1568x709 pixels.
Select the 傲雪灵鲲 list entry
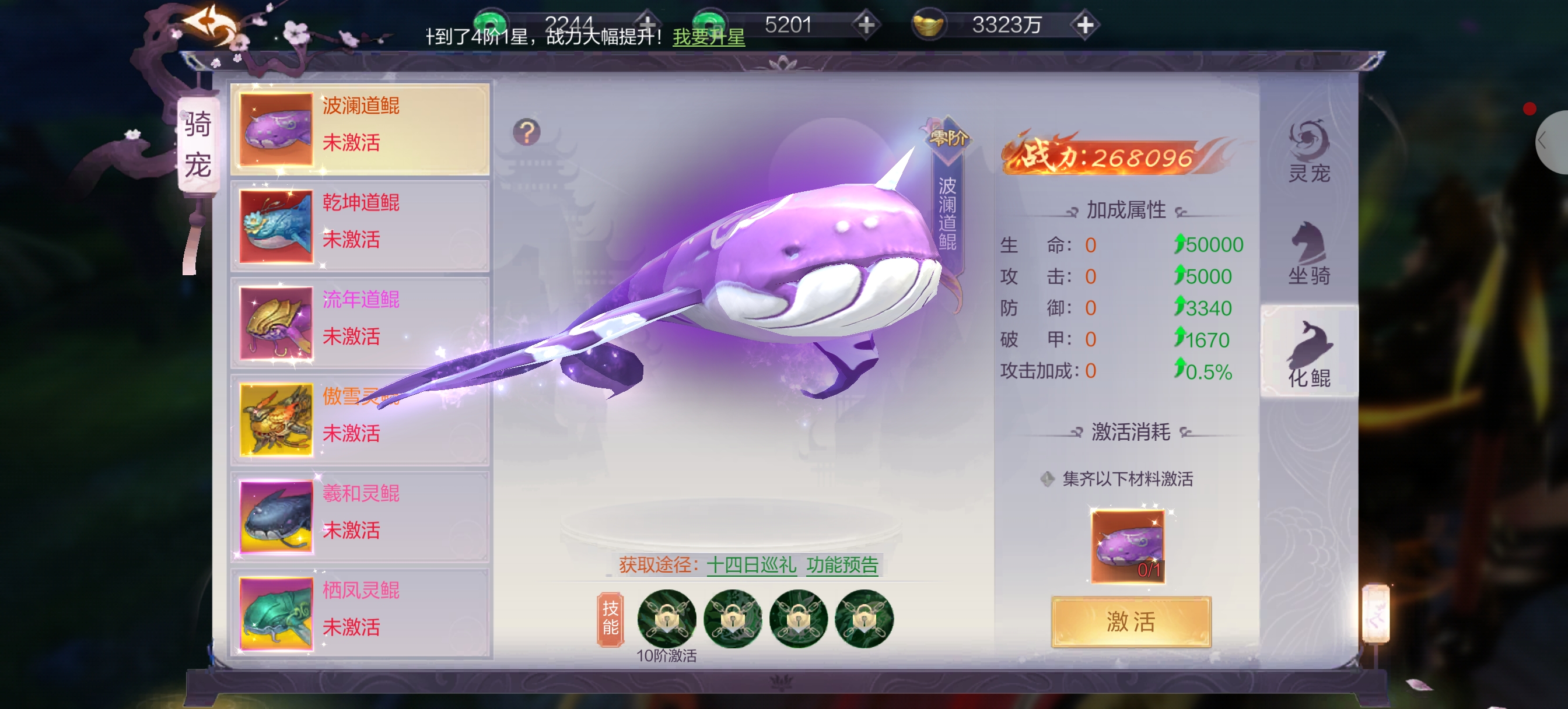point(360,419)
